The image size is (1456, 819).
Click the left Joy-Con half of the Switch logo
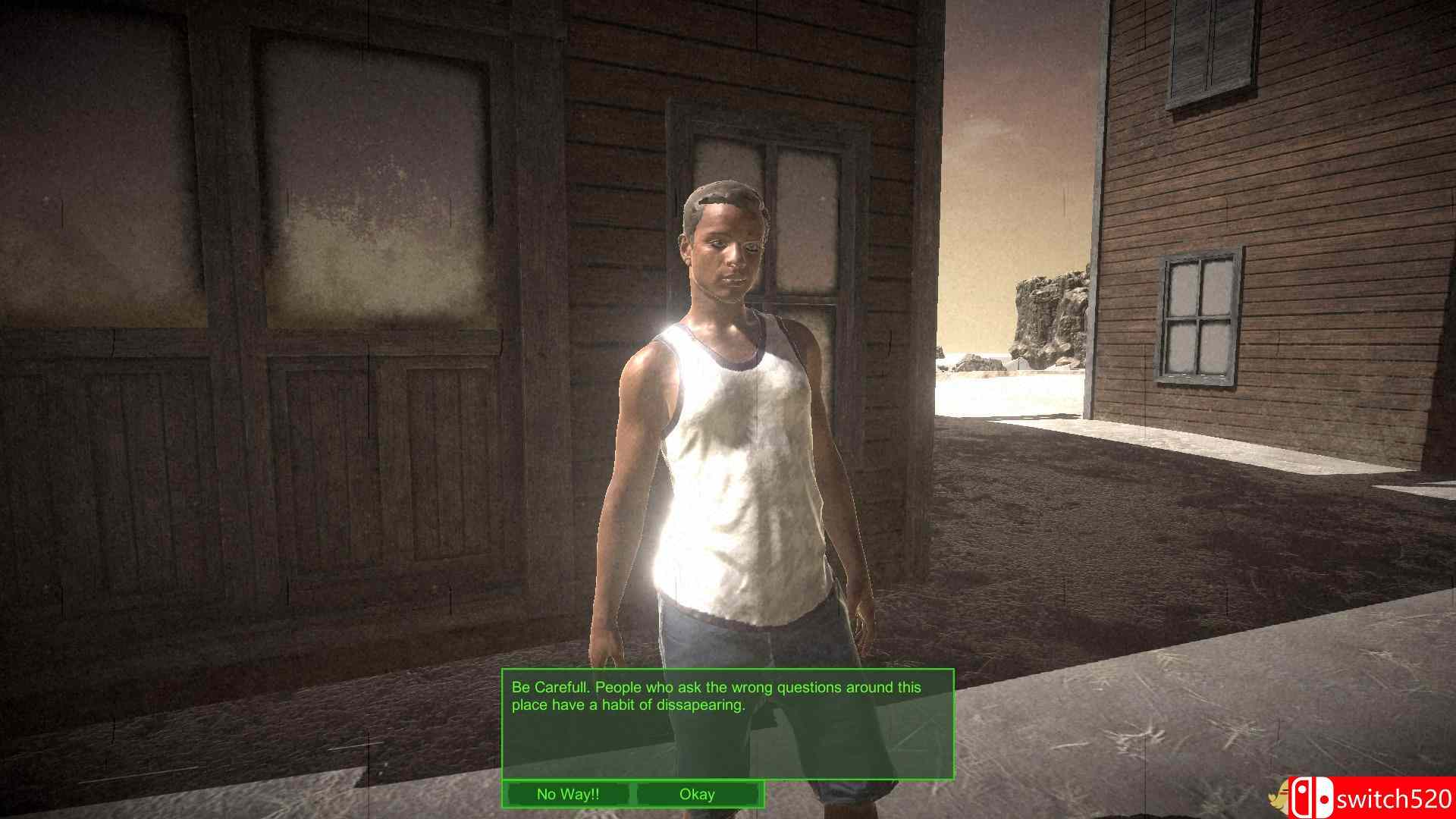click(1303, 796)
